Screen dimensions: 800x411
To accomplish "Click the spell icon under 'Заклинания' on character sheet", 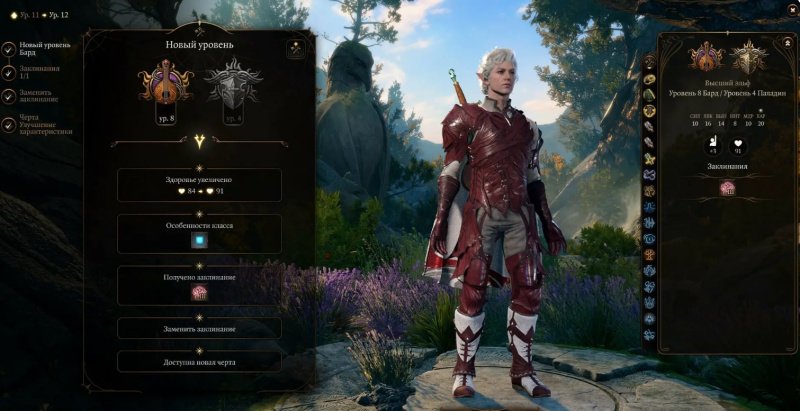I will [727, 188].
